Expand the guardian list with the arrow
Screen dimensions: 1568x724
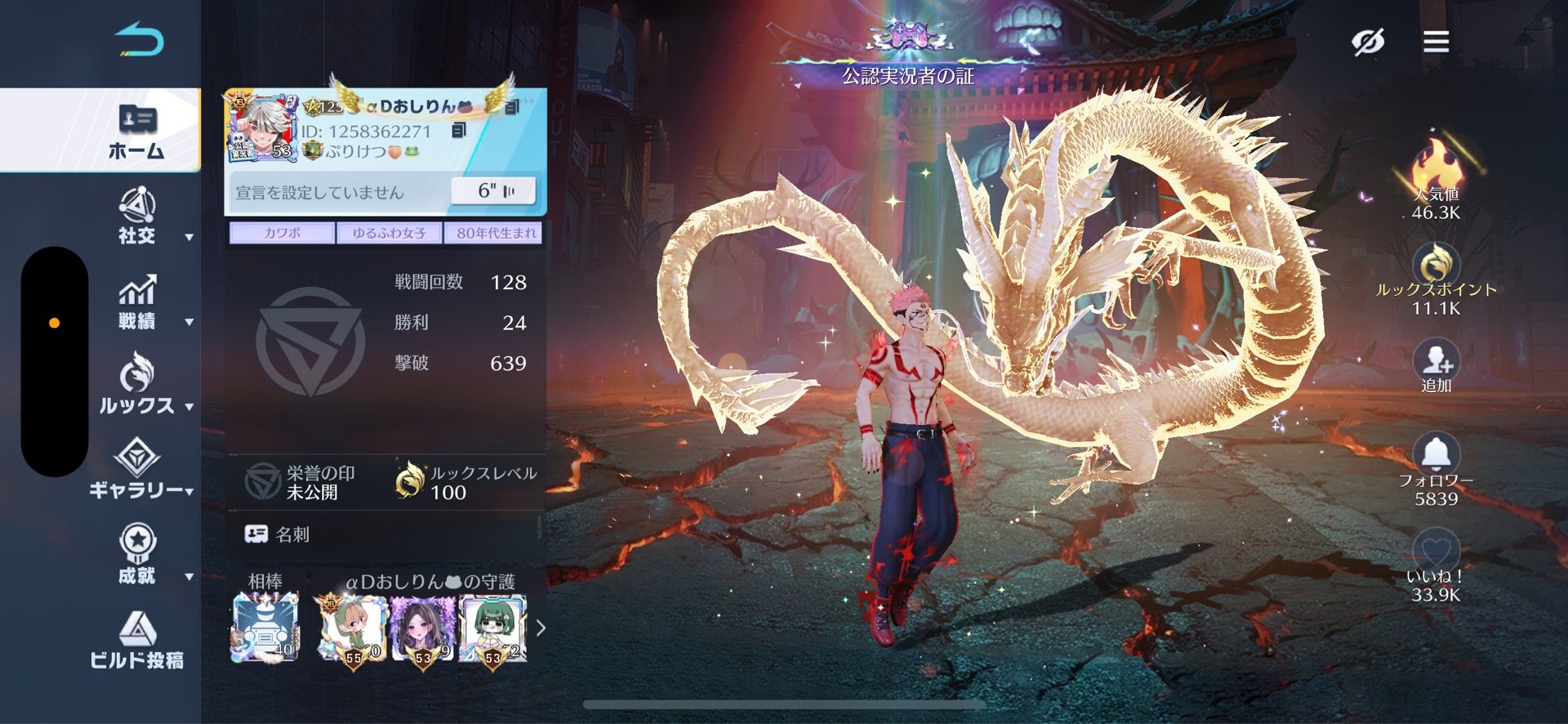tap(540, 628)
